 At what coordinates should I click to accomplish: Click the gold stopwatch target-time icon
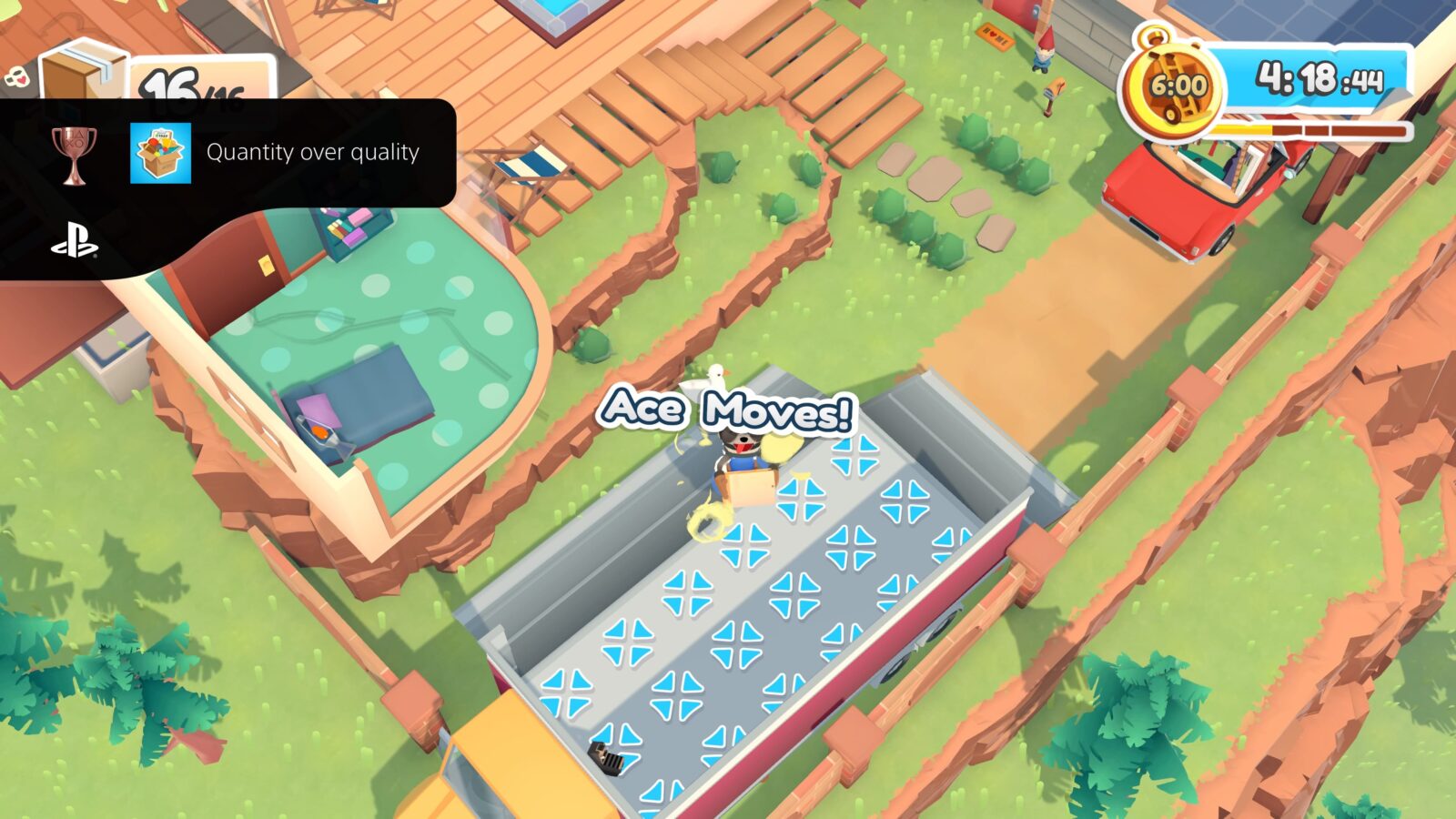(1174, 87)
